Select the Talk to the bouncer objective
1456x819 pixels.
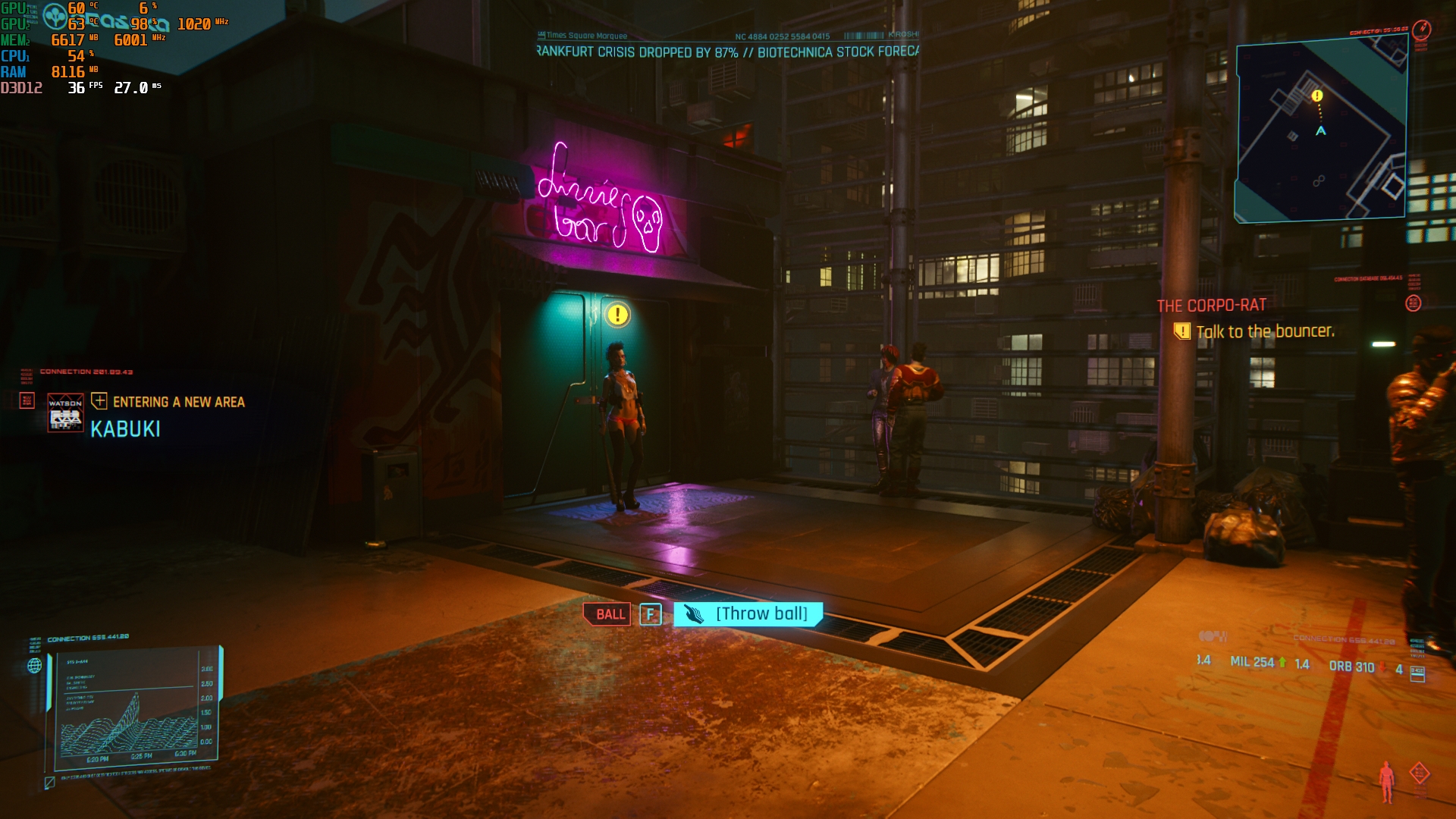1264,331
